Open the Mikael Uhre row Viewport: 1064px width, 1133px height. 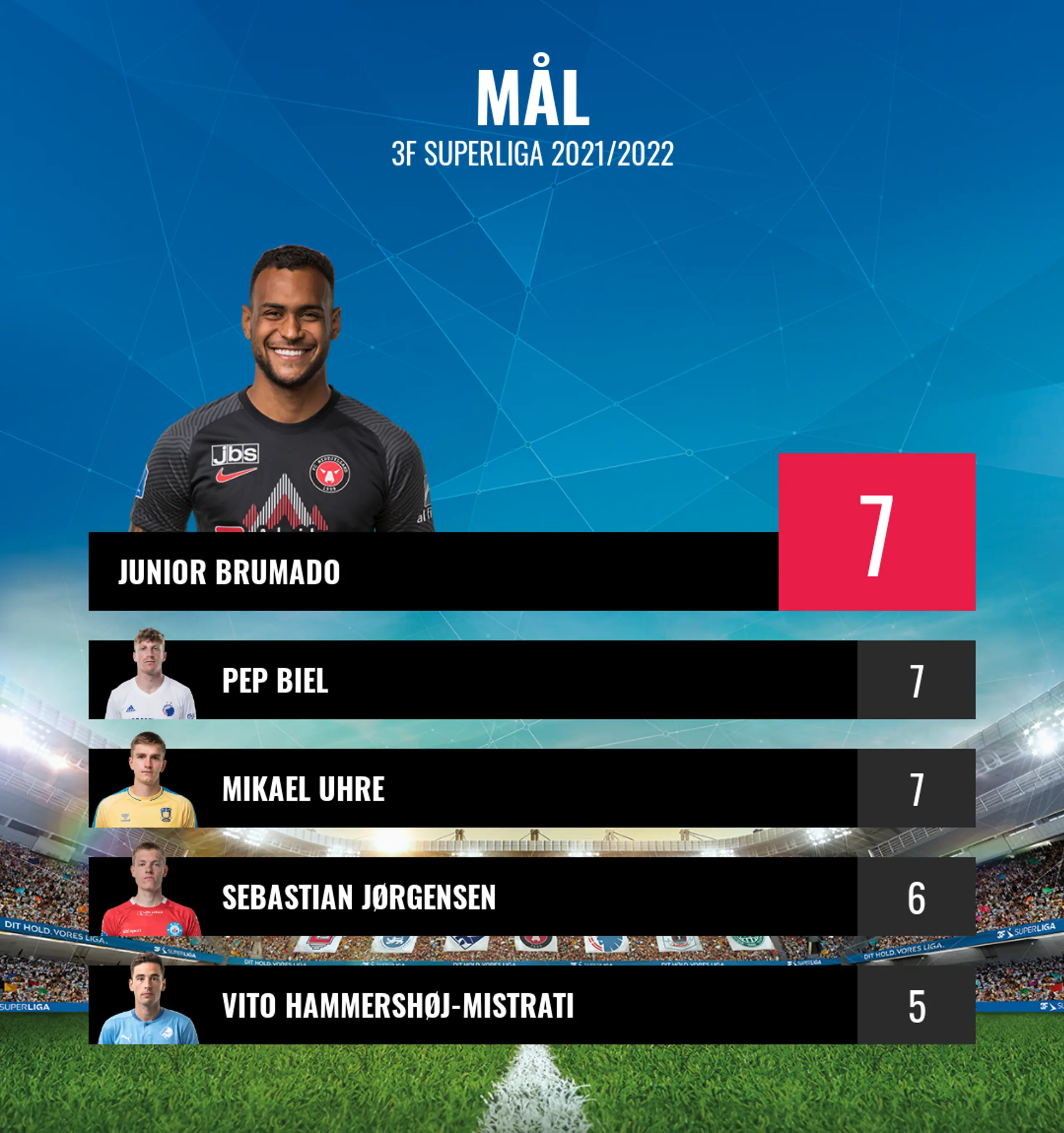coord(473,788)
